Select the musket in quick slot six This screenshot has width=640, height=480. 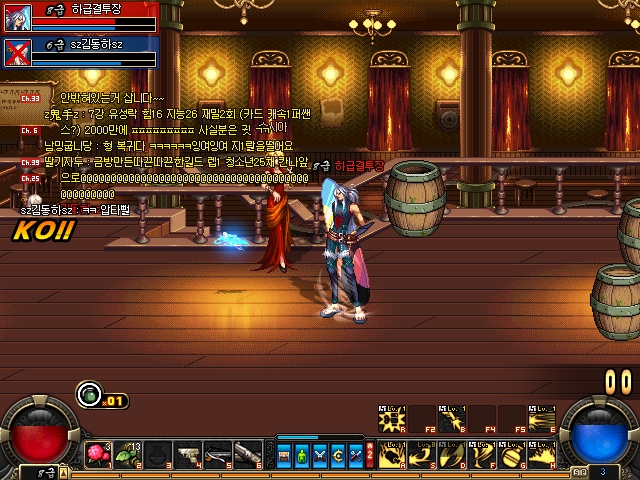249,454
